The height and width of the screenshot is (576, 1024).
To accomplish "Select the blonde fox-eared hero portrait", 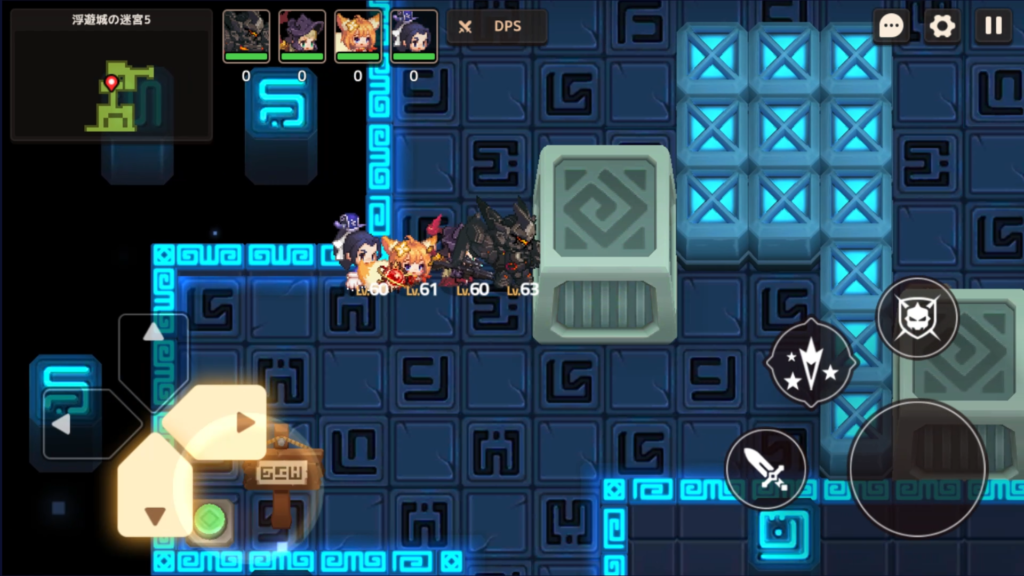I will pyautogui.click(x=358, y=34).
